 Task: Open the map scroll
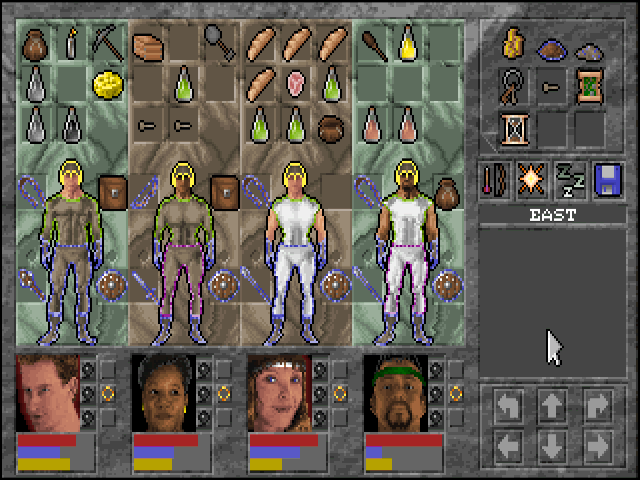click(x=588, y=85)
